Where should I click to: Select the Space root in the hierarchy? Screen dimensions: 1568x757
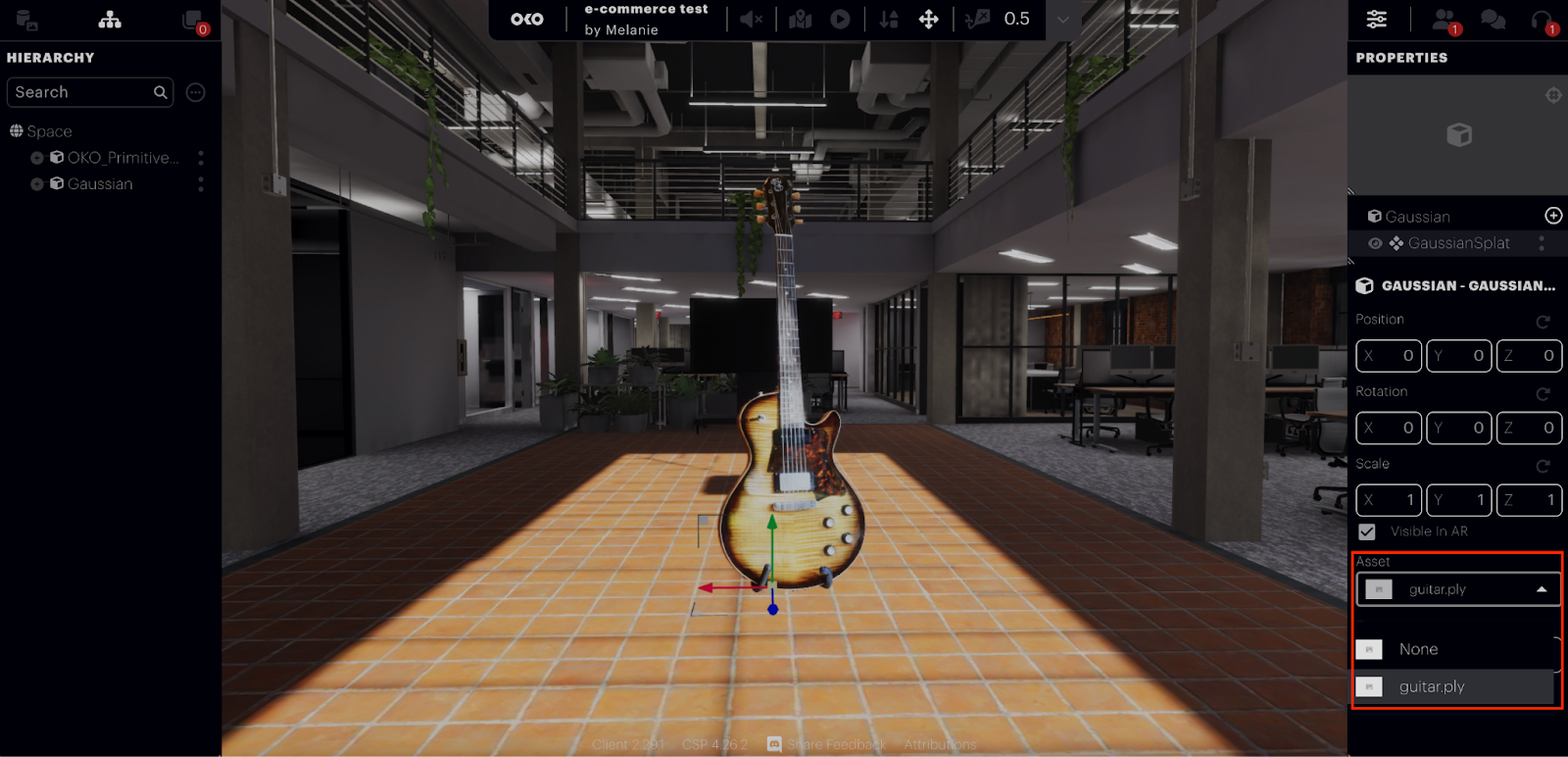(49, 131)
